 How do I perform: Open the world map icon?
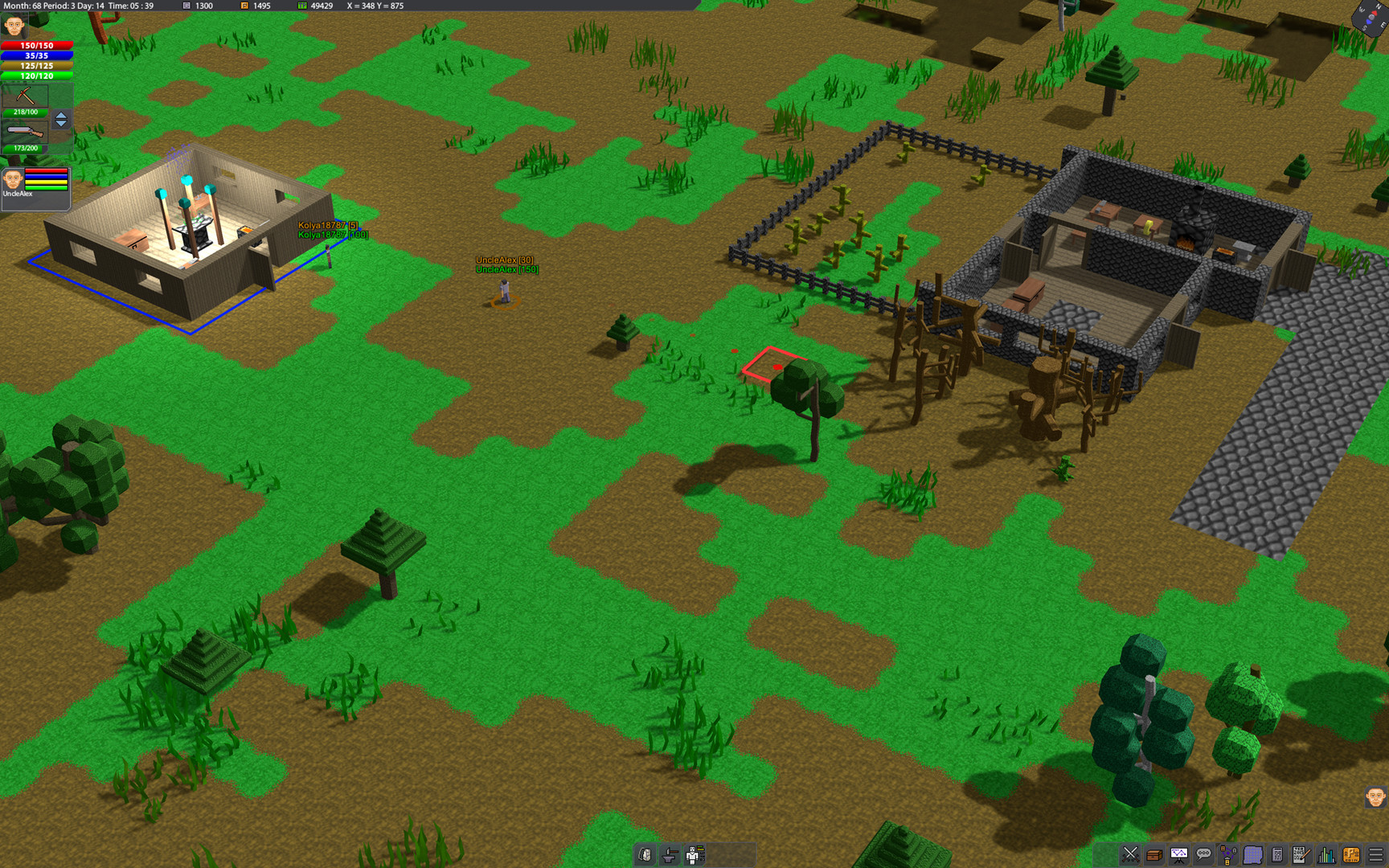(1254, 854)
